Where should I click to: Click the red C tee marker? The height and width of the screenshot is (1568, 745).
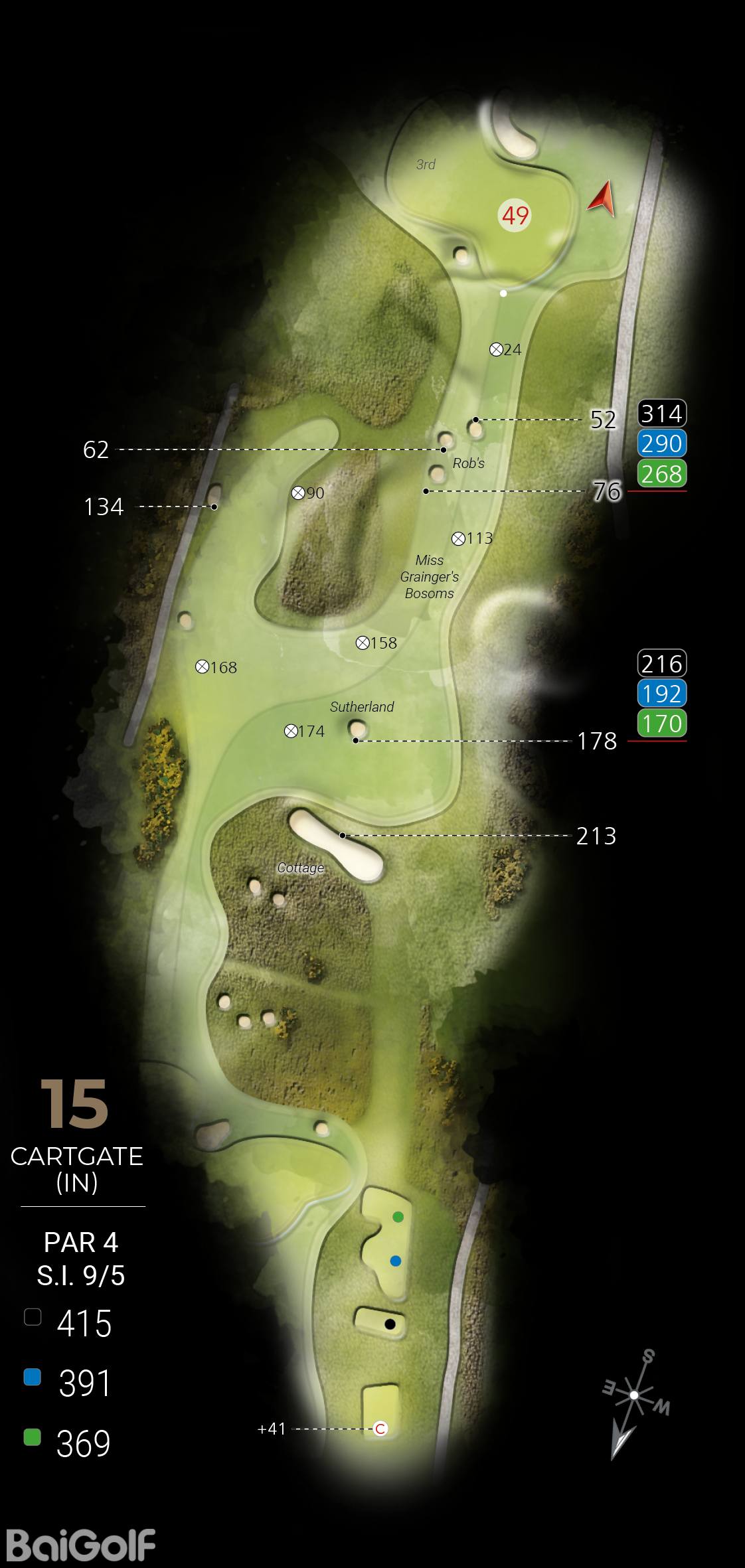[x=380, y=1429]
